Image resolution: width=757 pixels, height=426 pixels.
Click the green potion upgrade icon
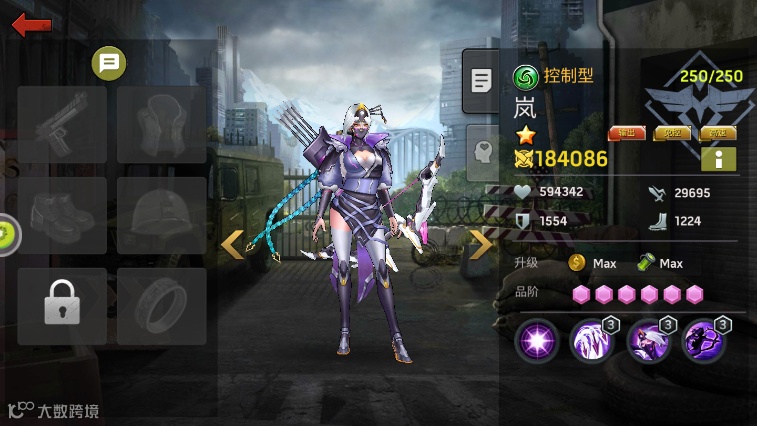[x=645, y=263]
